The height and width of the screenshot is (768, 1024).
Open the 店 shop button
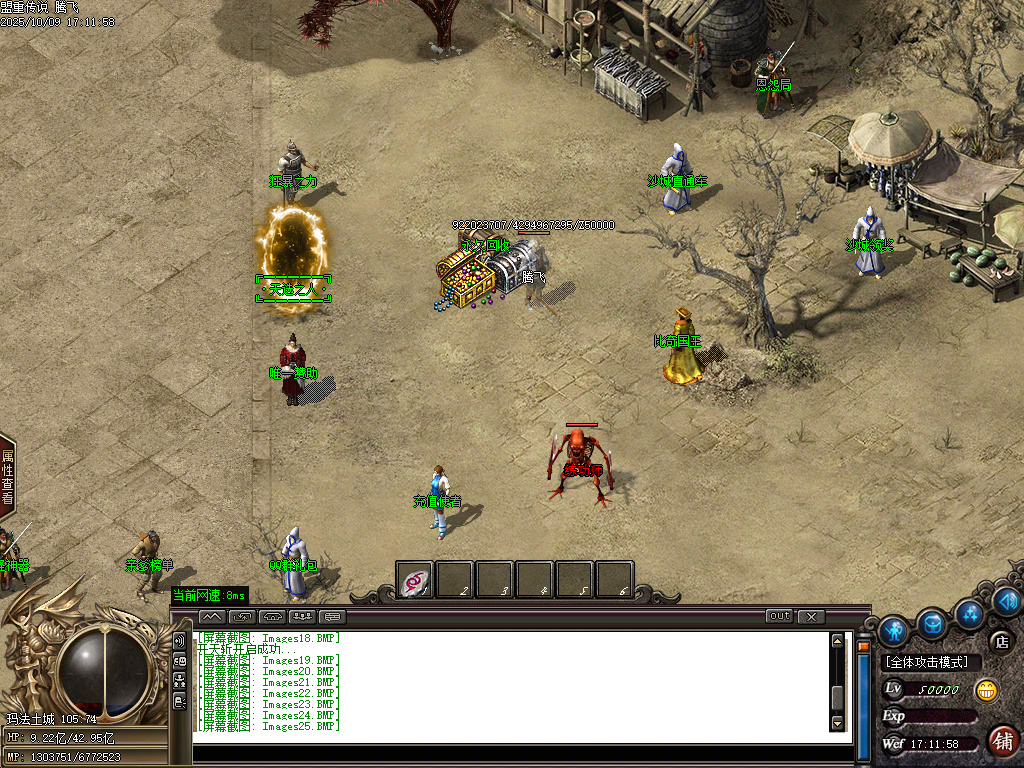(x=1000, y=641)
